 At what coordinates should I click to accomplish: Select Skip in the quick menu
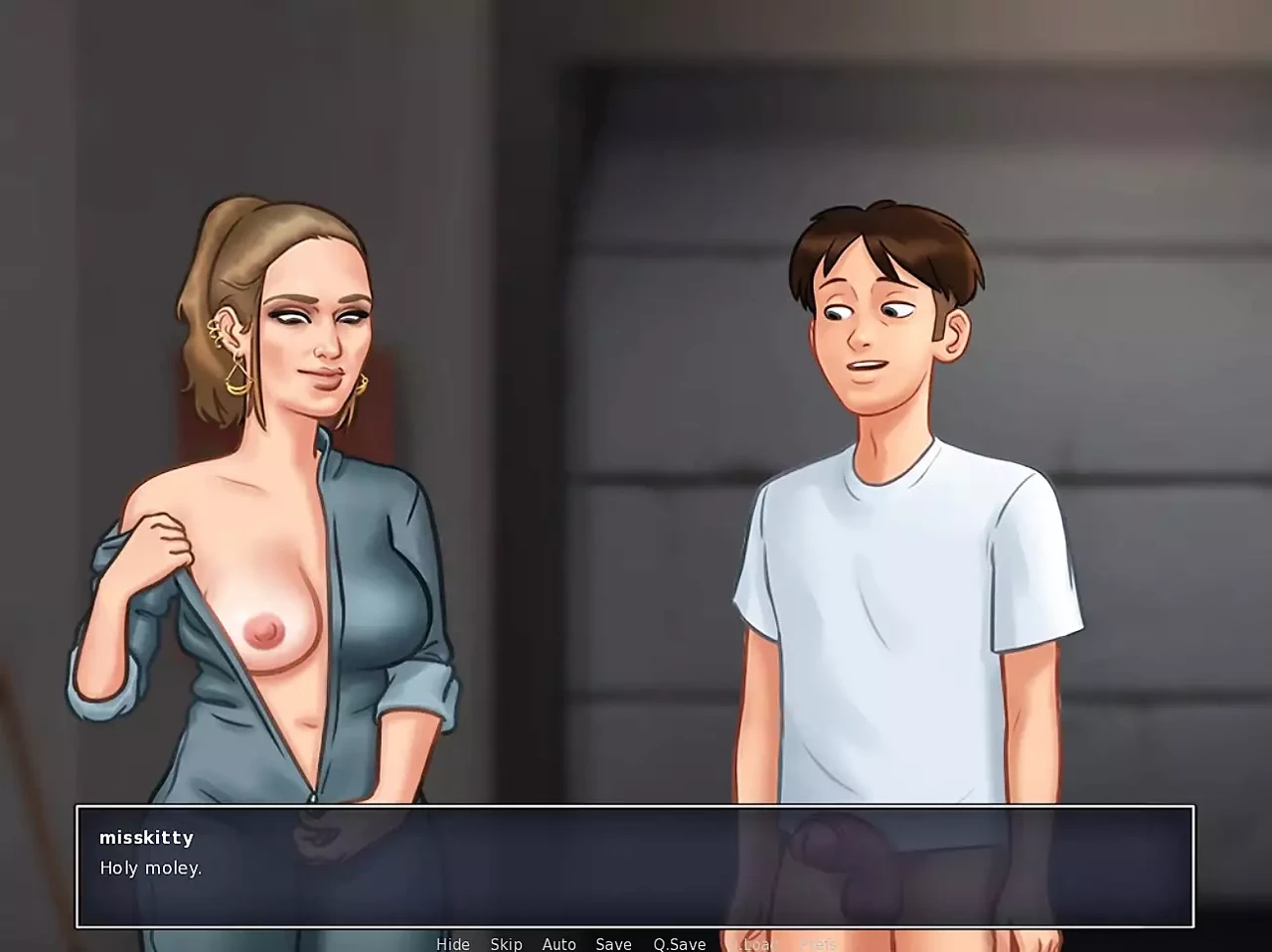click(x=507, y=944)
